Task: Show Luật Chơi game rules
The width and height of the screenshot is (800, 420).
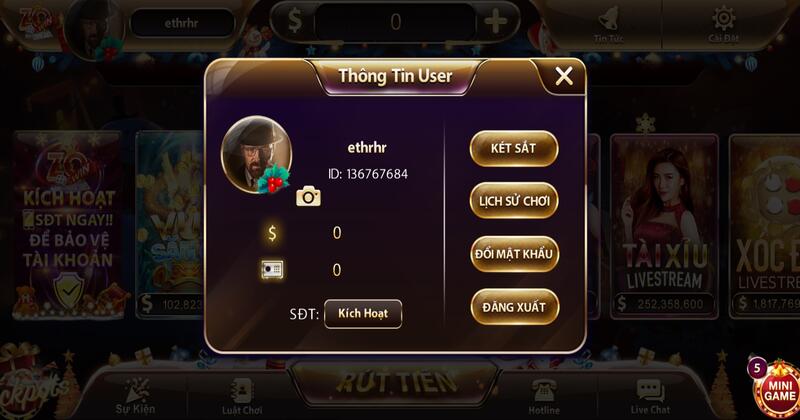Action: point(240,395)
